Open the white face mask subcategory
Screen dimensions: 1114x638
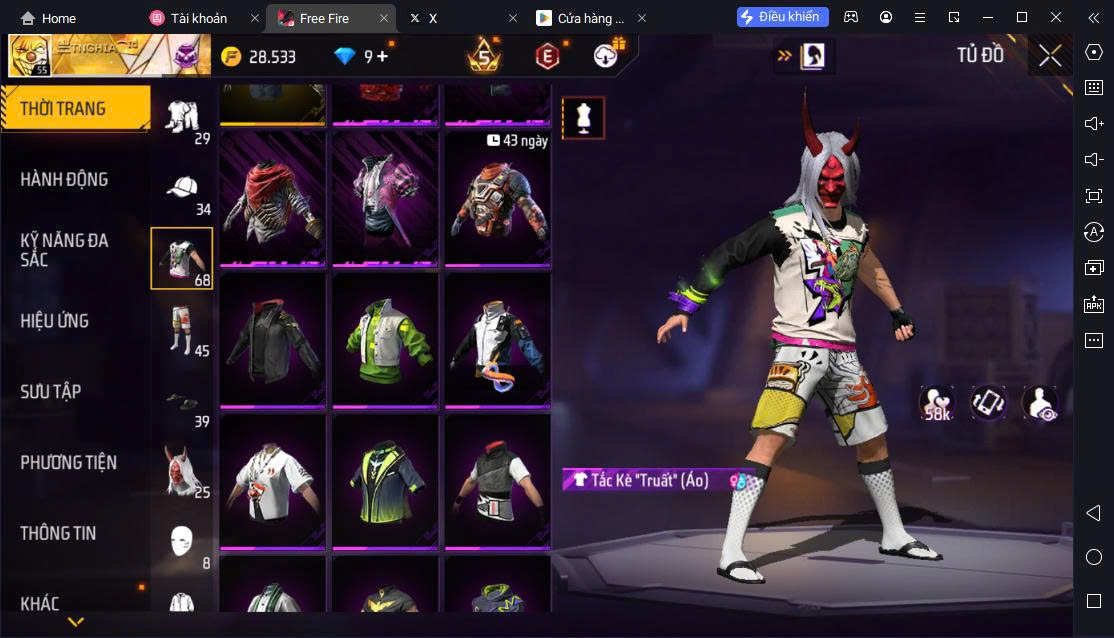182,542
